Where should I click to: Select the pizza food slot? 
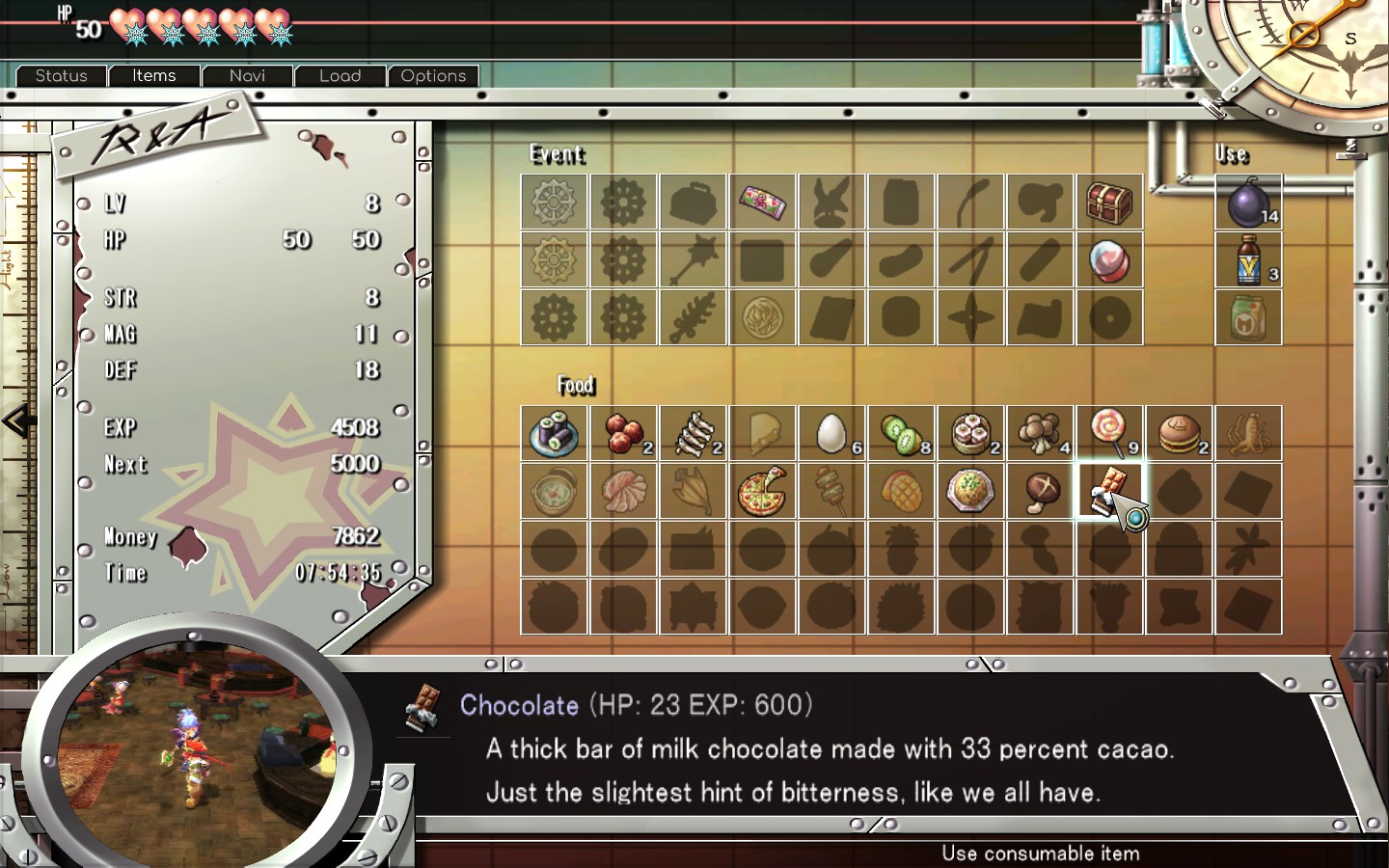pos(762,491)
